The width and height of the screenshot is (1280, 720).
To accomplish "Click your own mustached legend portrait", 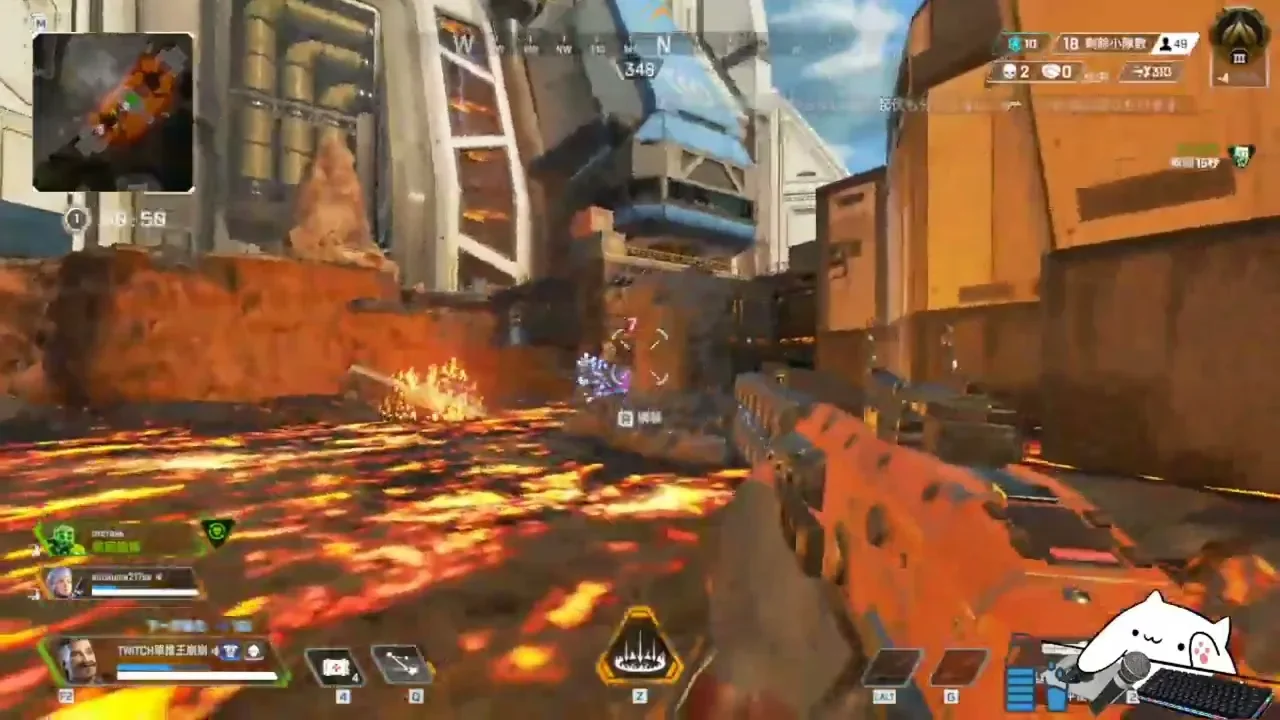I will (77, 660).
